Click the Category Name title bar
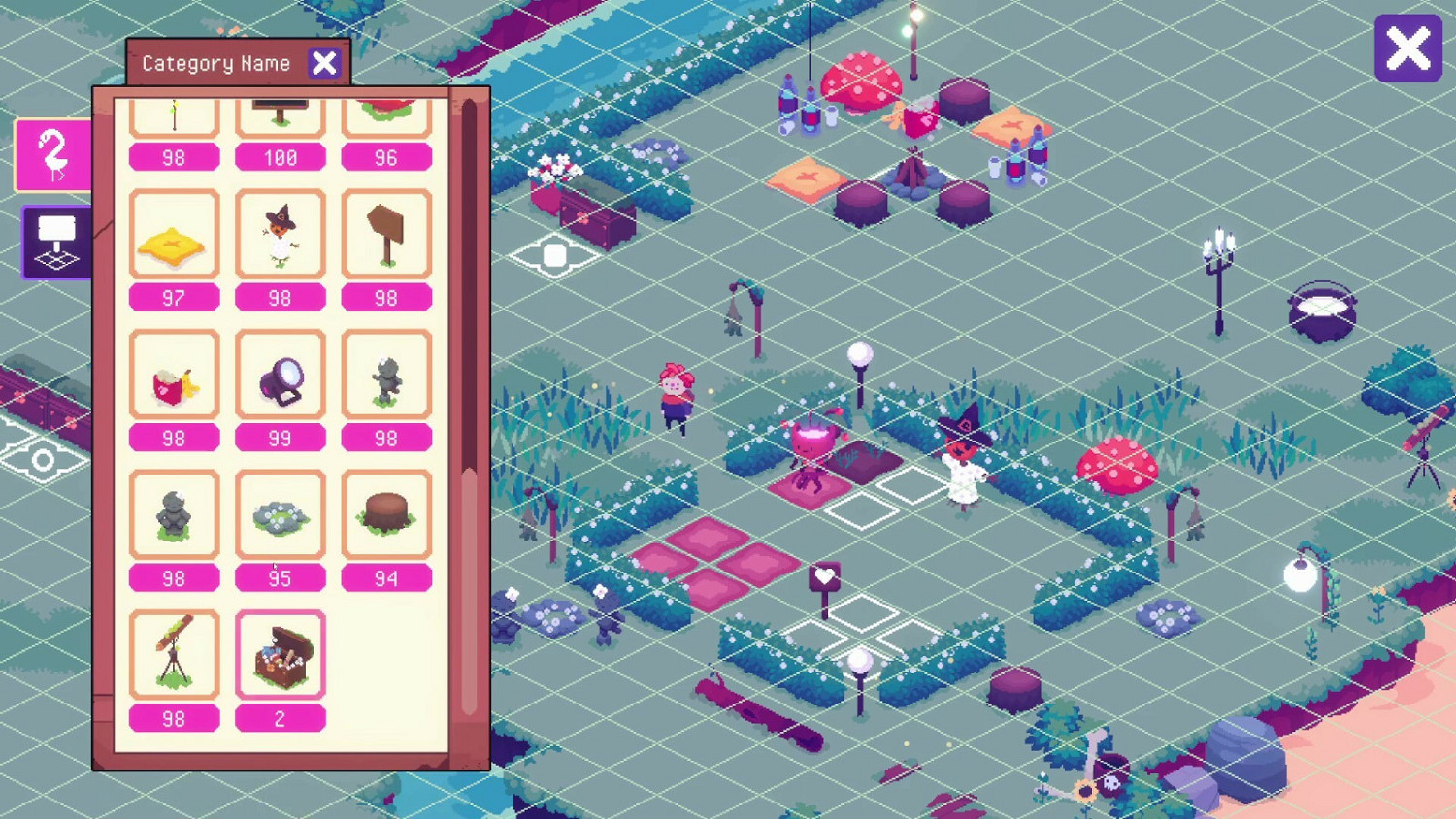This screenshot has width=1456, height=819. click(212, 62)
